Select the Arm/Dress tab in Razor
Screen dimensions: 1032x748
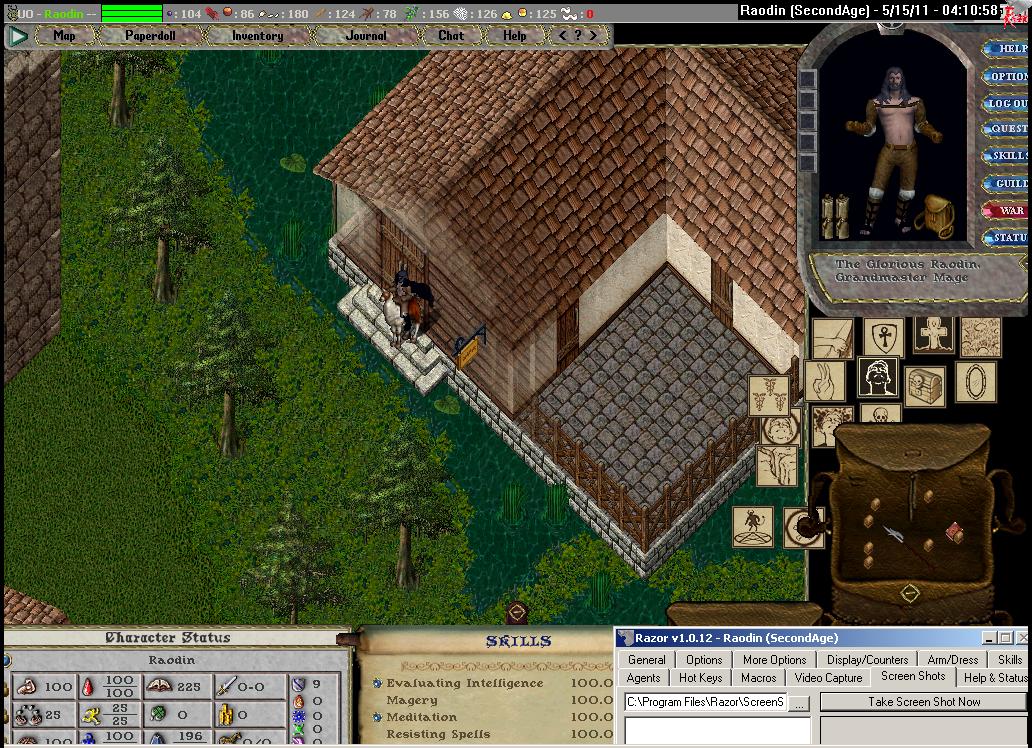(x=953, y=660)
